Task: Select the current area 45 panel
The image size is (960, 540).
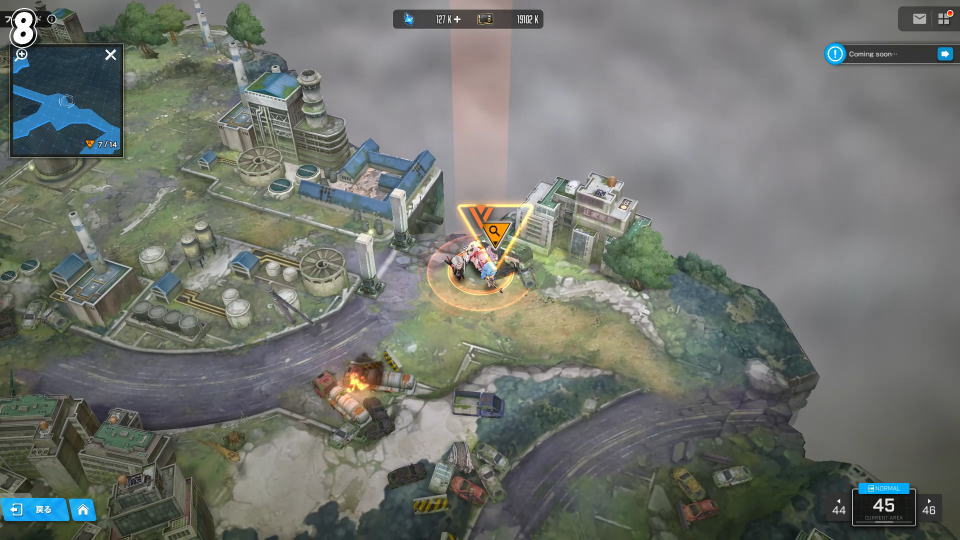Action: click(883, 505)
